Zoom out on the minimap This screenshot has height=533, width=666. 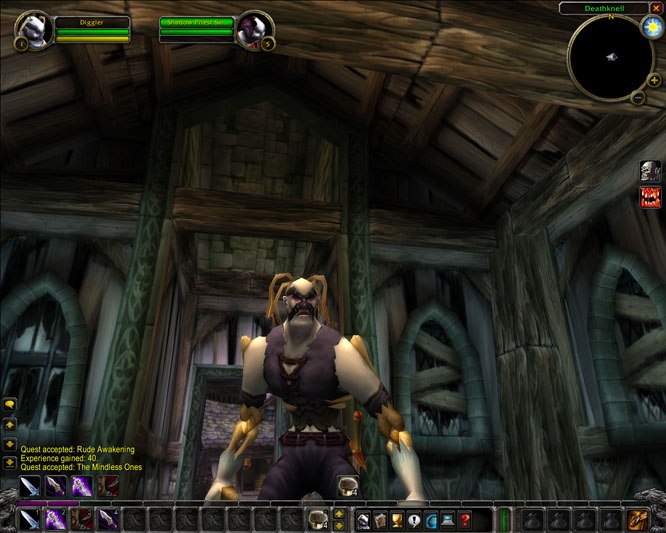click(x=638, y=97)
